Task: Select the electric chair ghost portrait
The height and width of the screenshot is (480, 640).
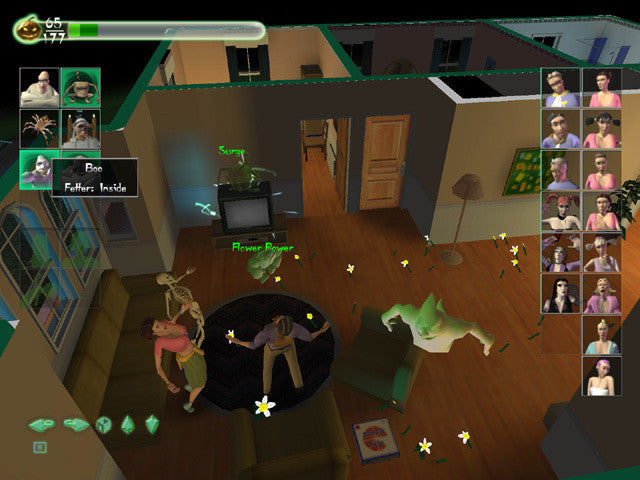Action: pos(78,129)
